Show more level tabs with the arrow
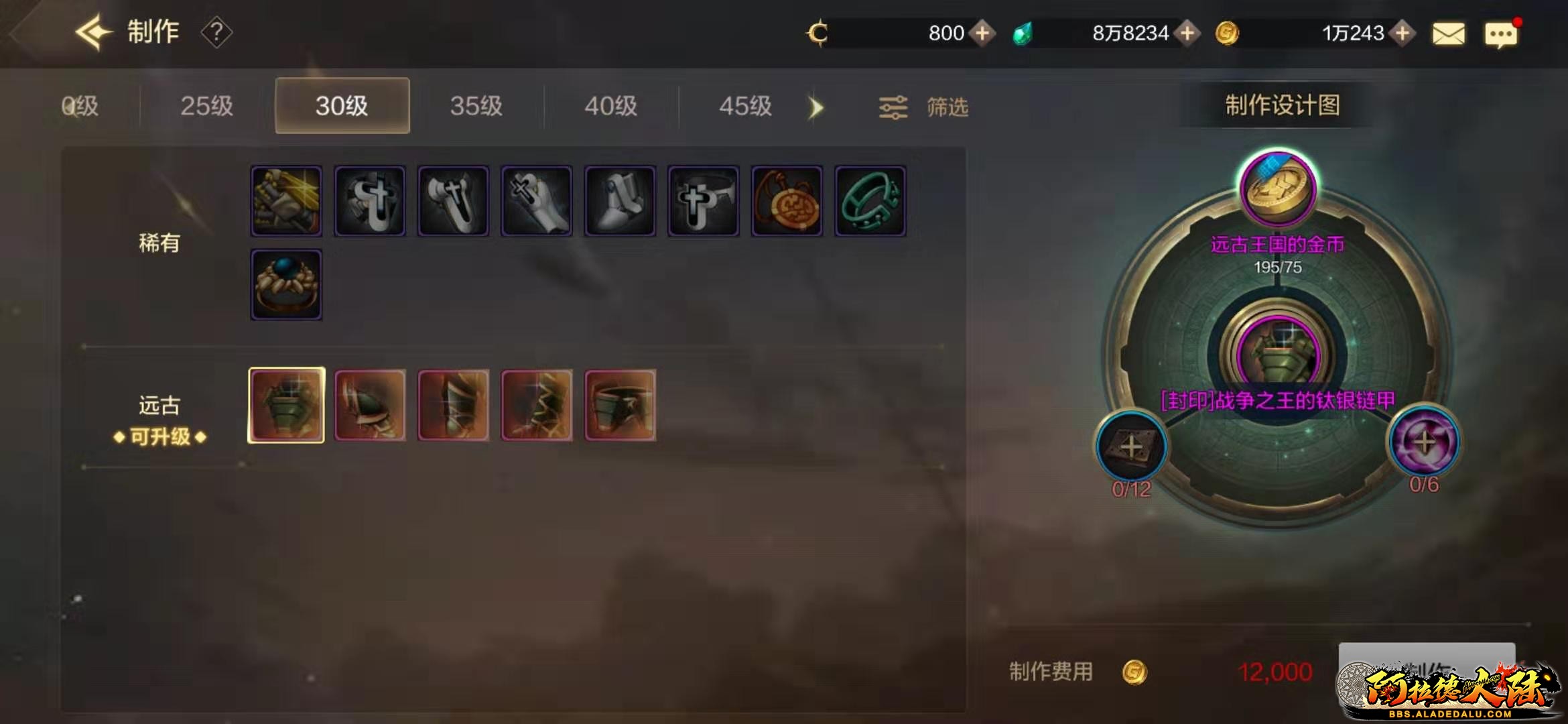The image size is (1568, 724). 815,107
